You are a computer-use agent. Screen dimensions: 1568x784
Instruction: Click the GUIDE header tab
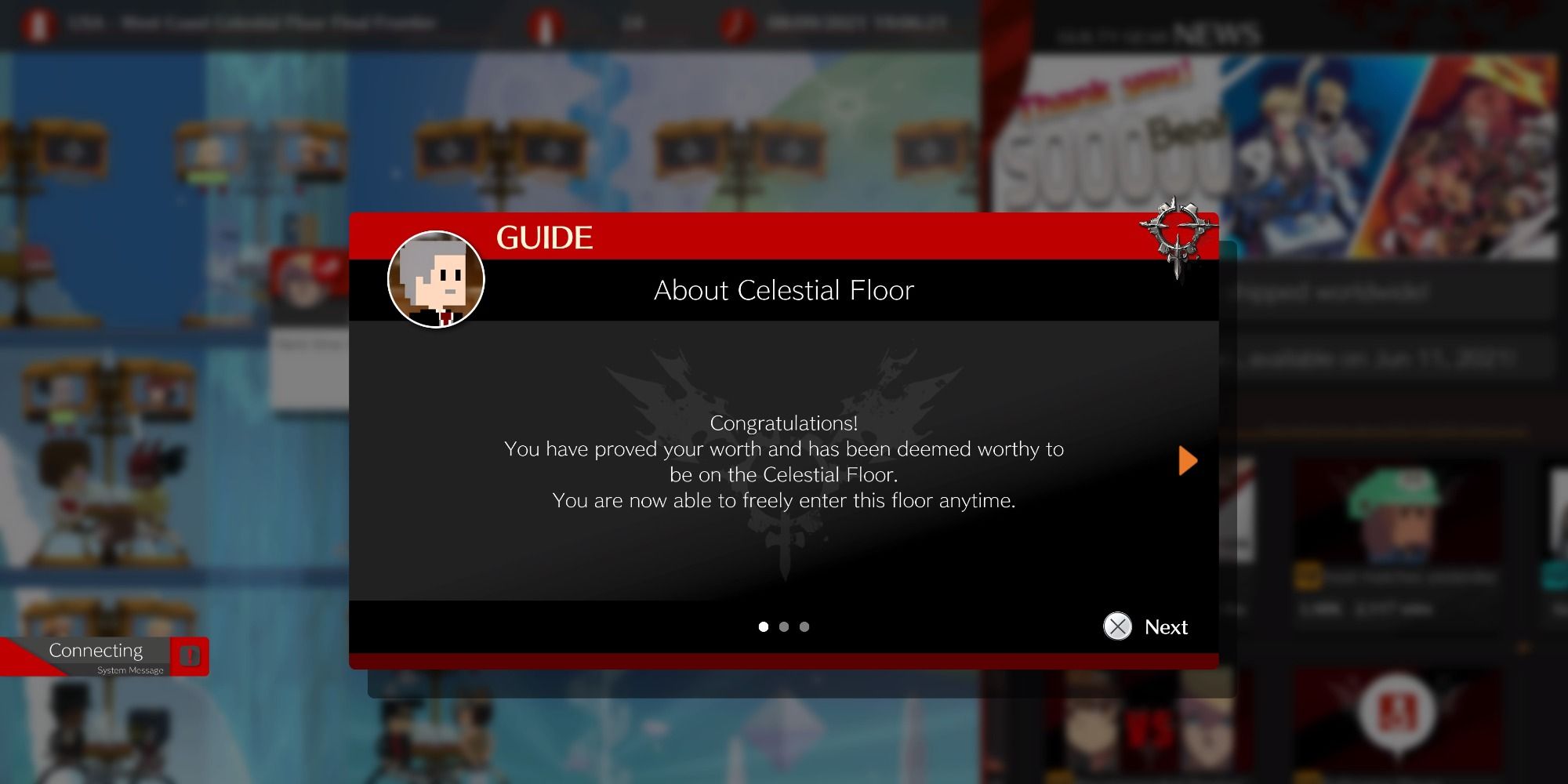(x=545, y=238)
